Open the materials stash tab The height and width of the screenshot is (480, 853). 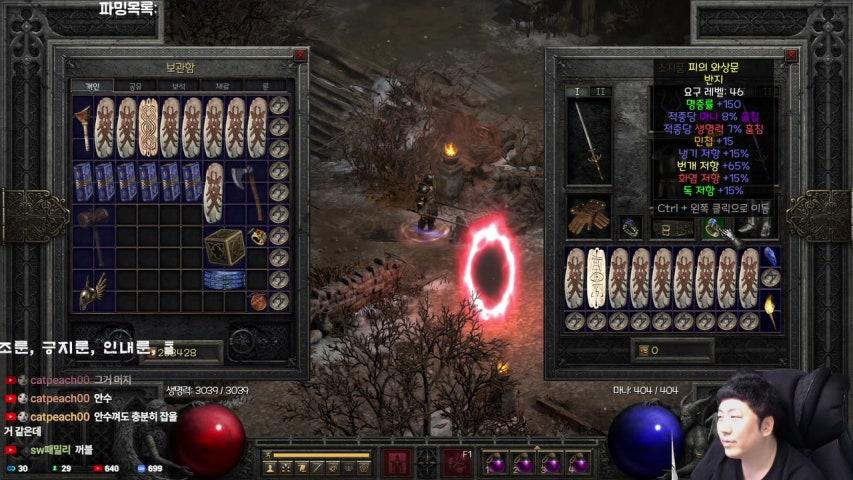(222, 86)
